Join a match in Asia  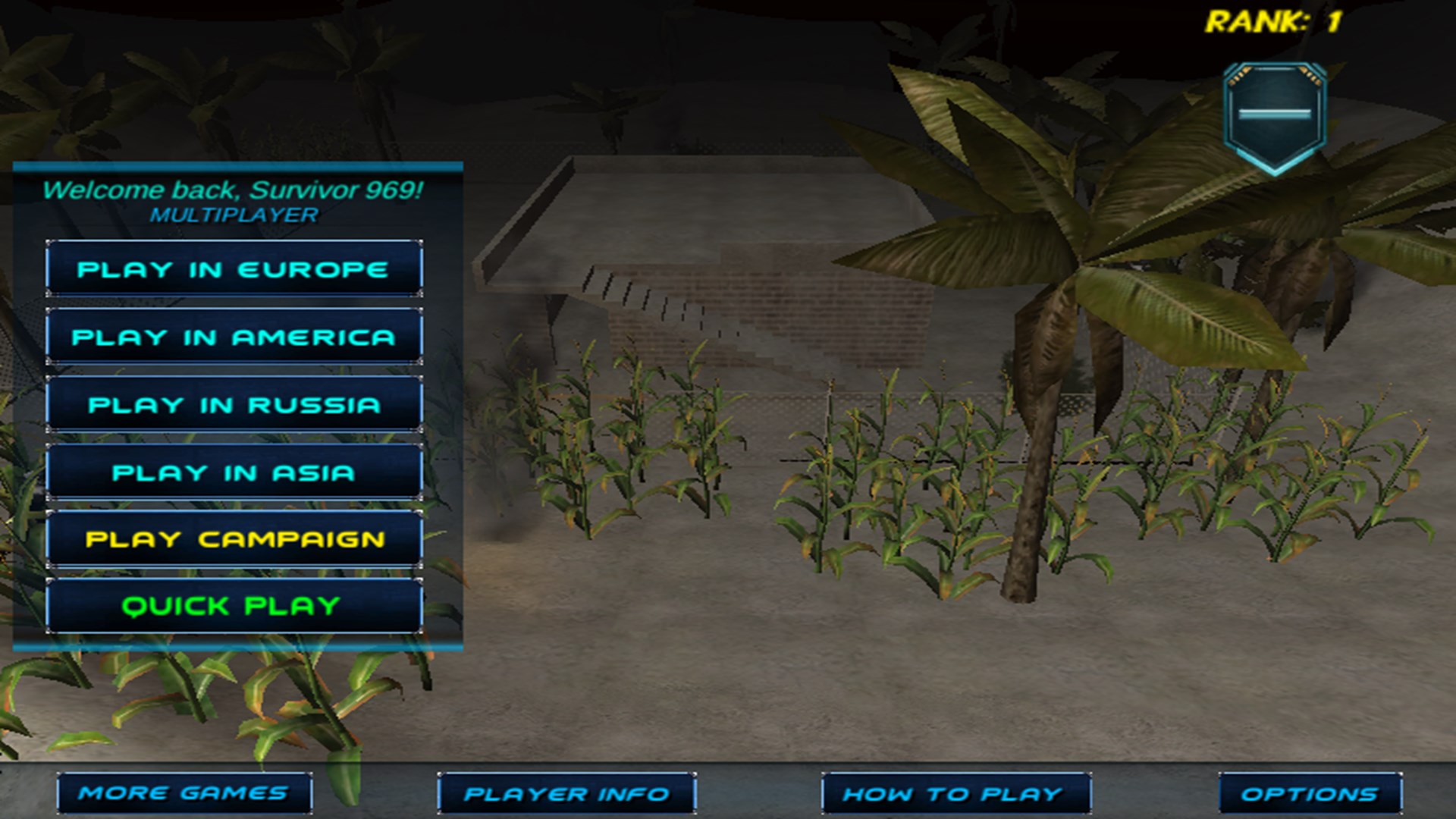234,472
